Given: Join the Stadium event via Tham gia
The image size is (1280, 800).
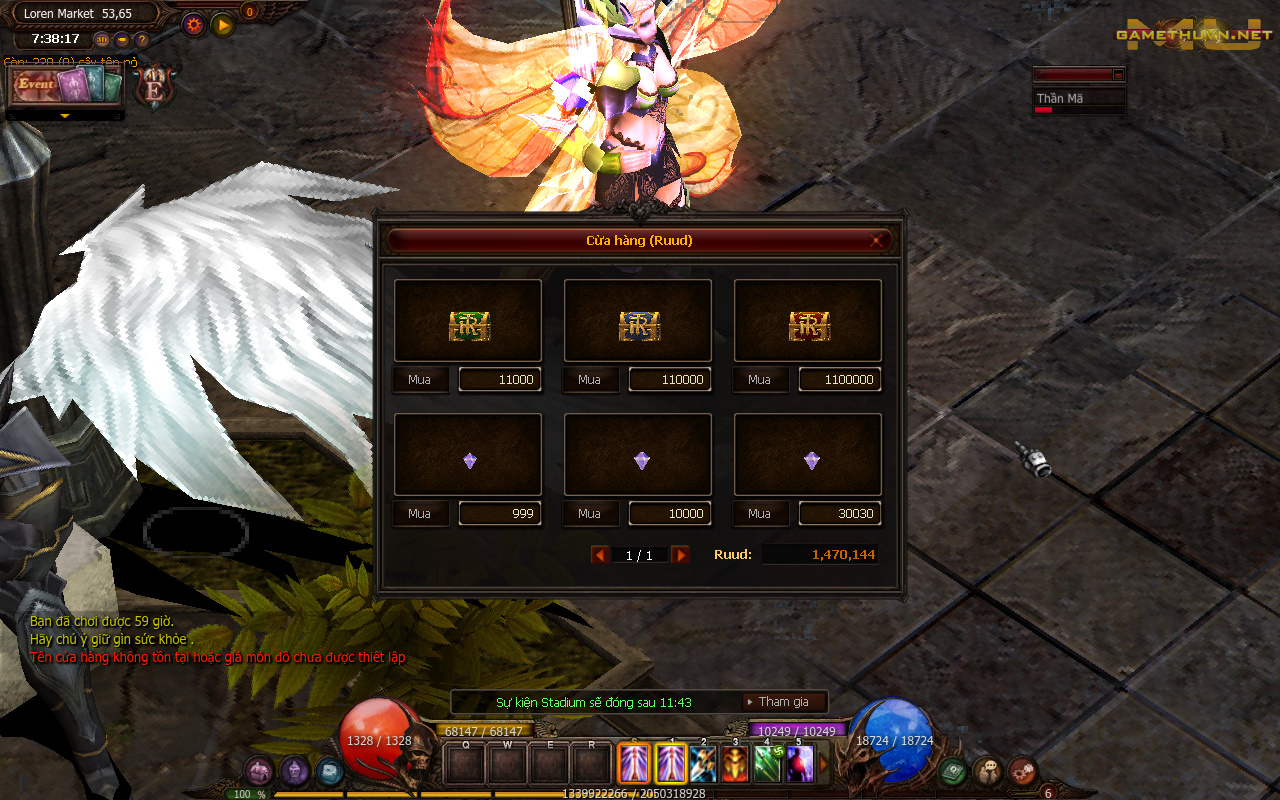Looking at the screenshot, I should click(x=784, y=702).
